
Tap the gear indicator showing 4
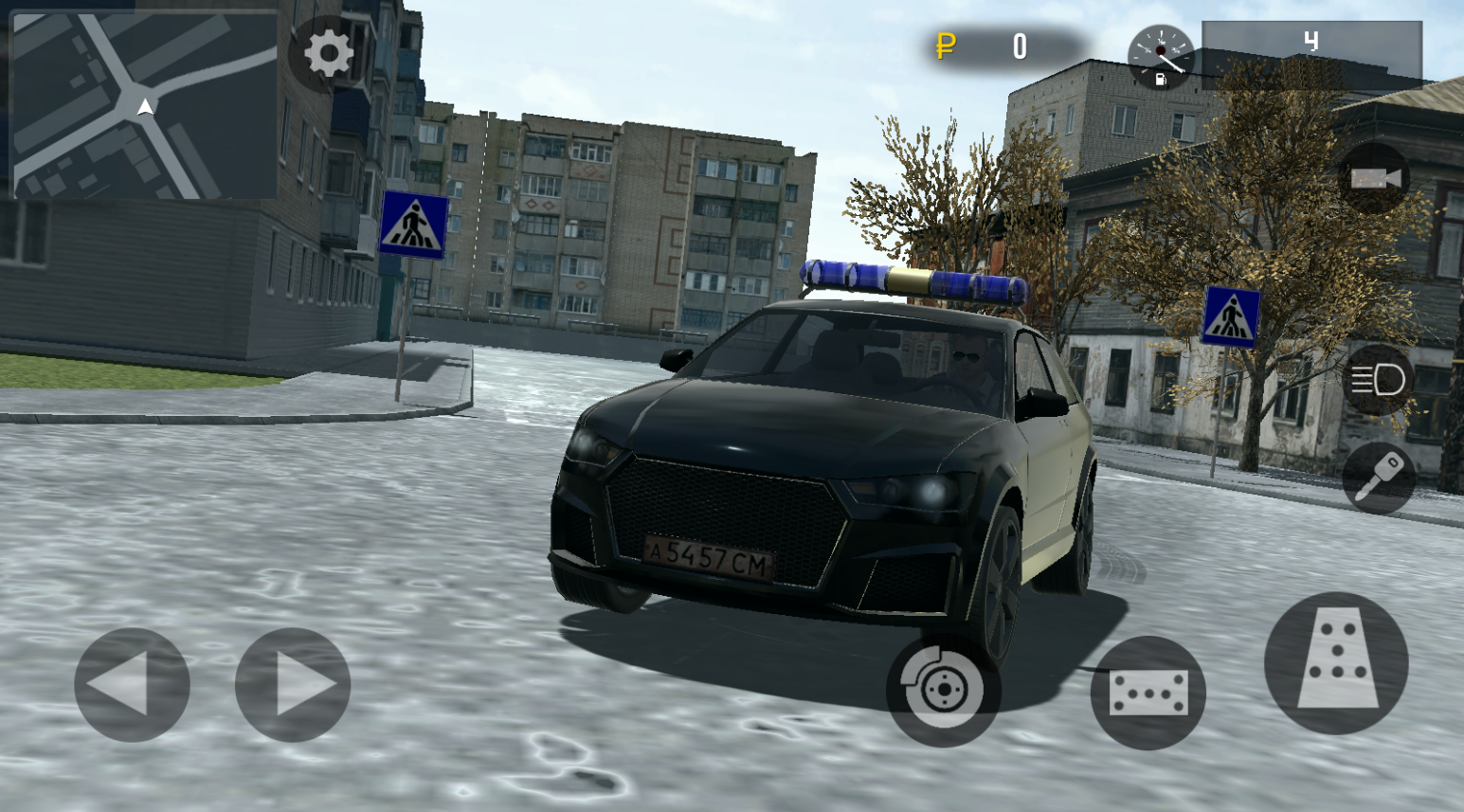coord(1310,42)
